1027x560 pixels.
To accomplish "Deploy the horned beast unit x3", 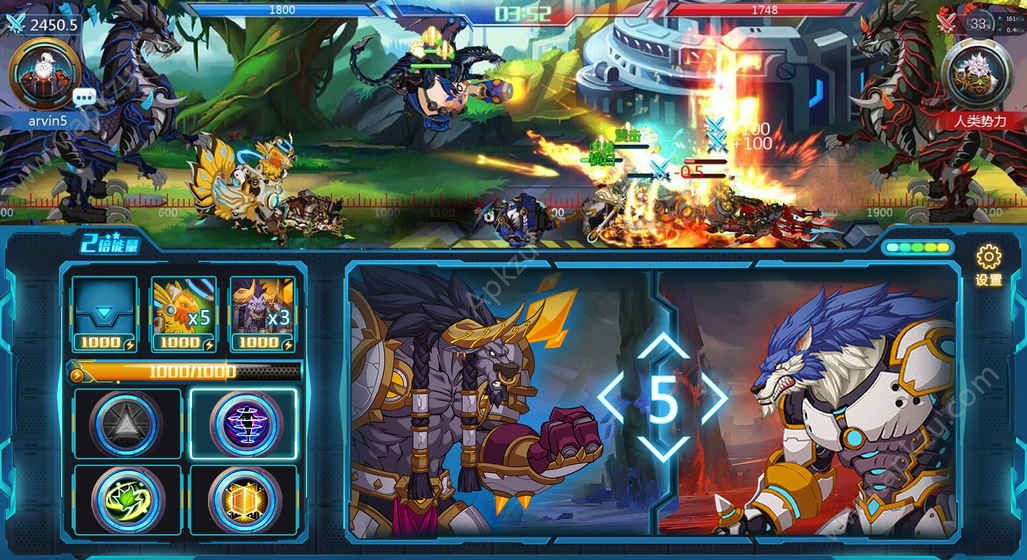I will (261, 312).
